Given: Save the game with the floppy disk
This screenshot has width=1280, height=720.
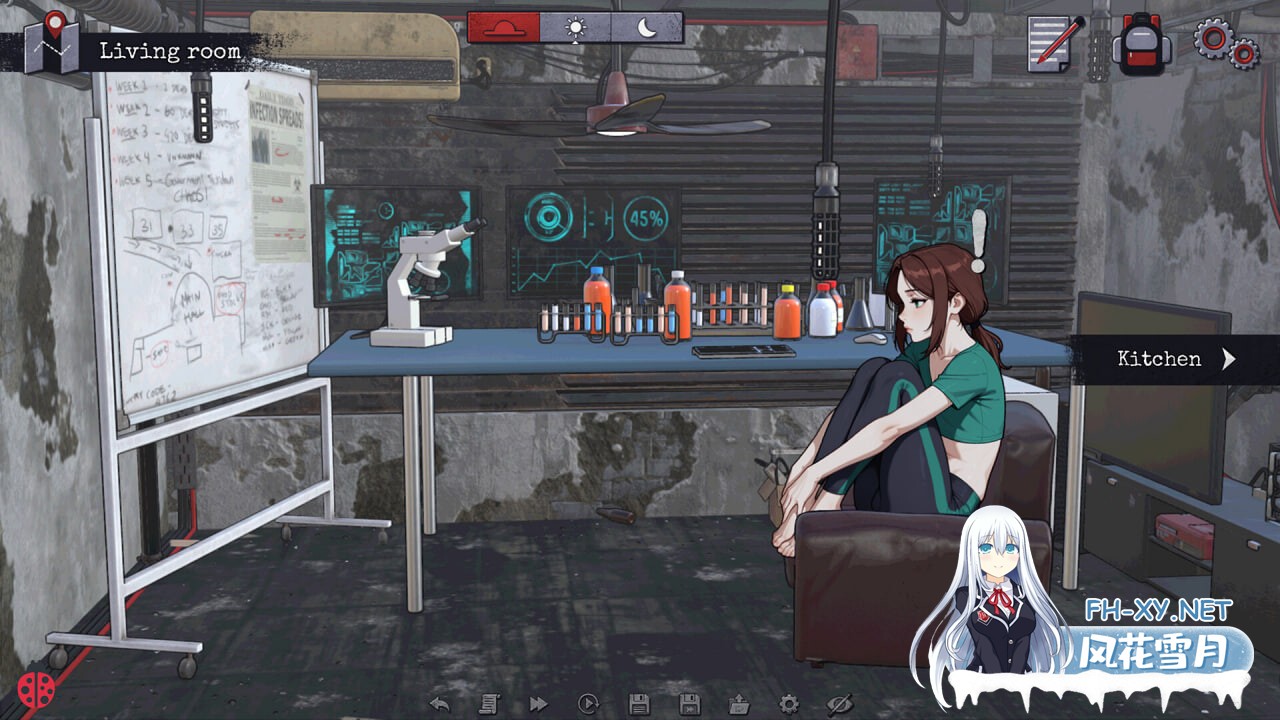Looking at the screenshot, I should pos(638,704).
